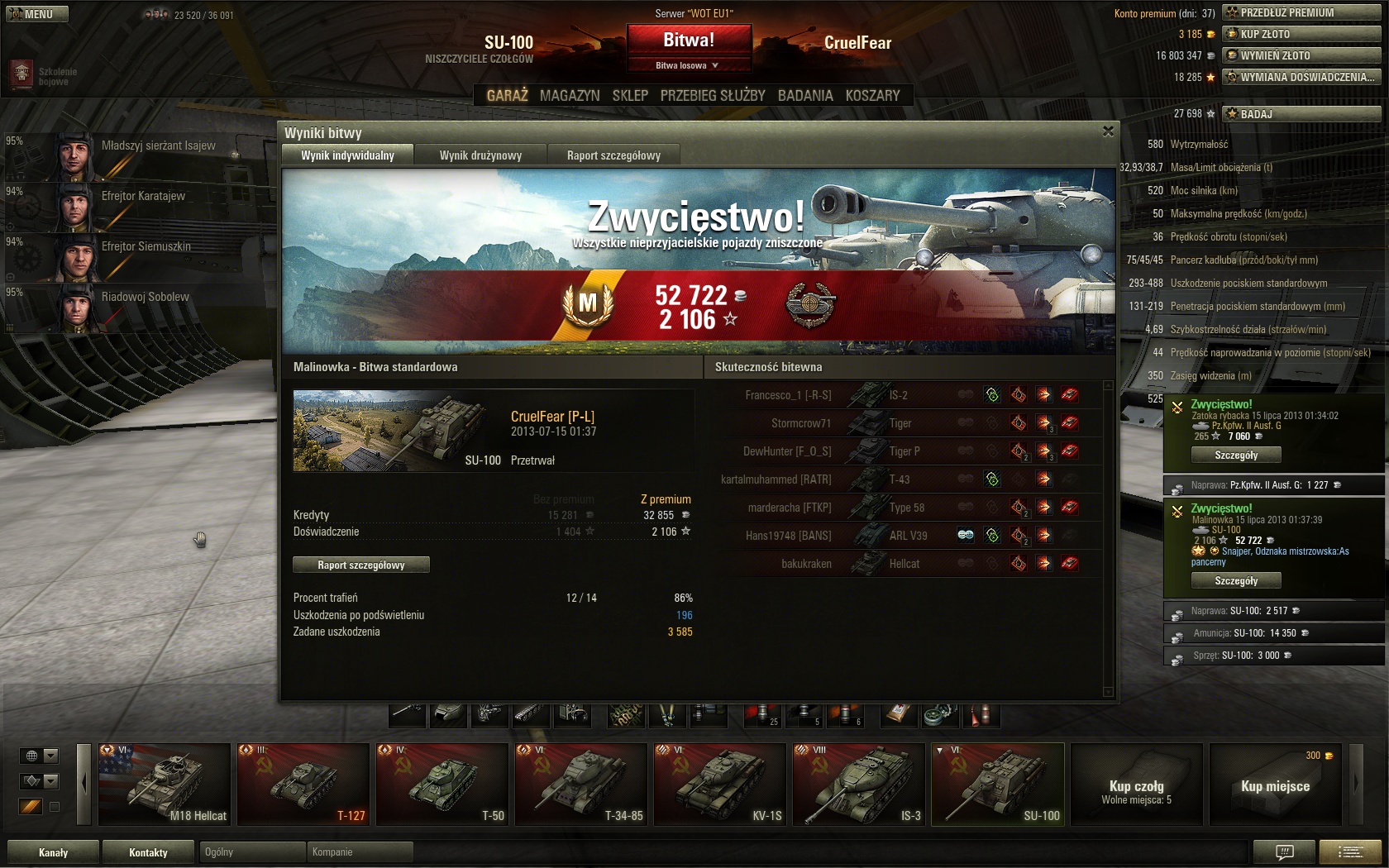Switch to the Wynik drużynowy tab
The height and width of the screenshot is (868, 1389).
pyautogui.click(x=480, y=155)
